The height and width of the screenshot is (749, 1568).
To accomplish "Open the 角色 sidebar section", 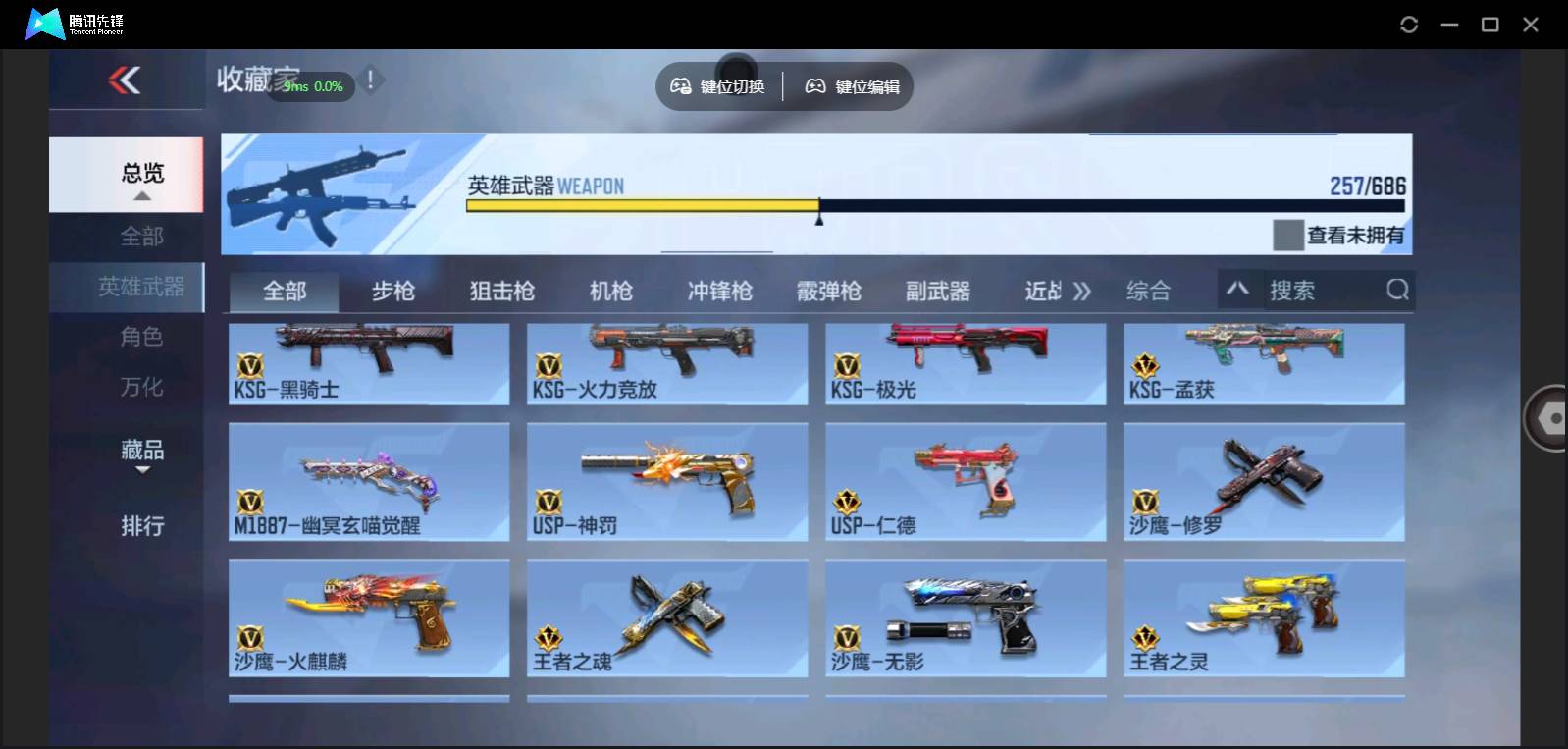I will 143,337.
